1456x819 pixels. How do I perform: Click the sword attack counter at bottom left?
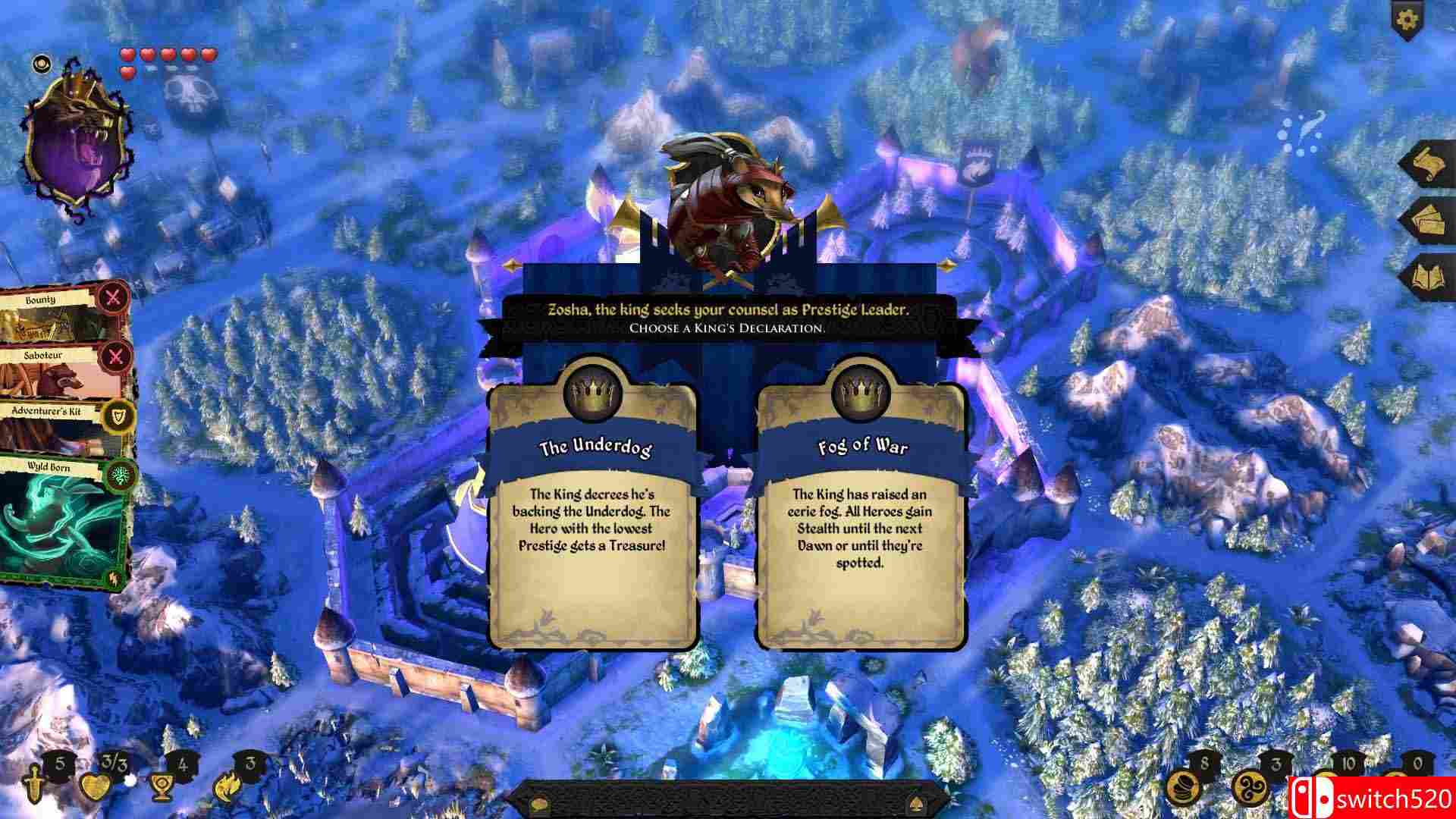click(x=34, y=785)
